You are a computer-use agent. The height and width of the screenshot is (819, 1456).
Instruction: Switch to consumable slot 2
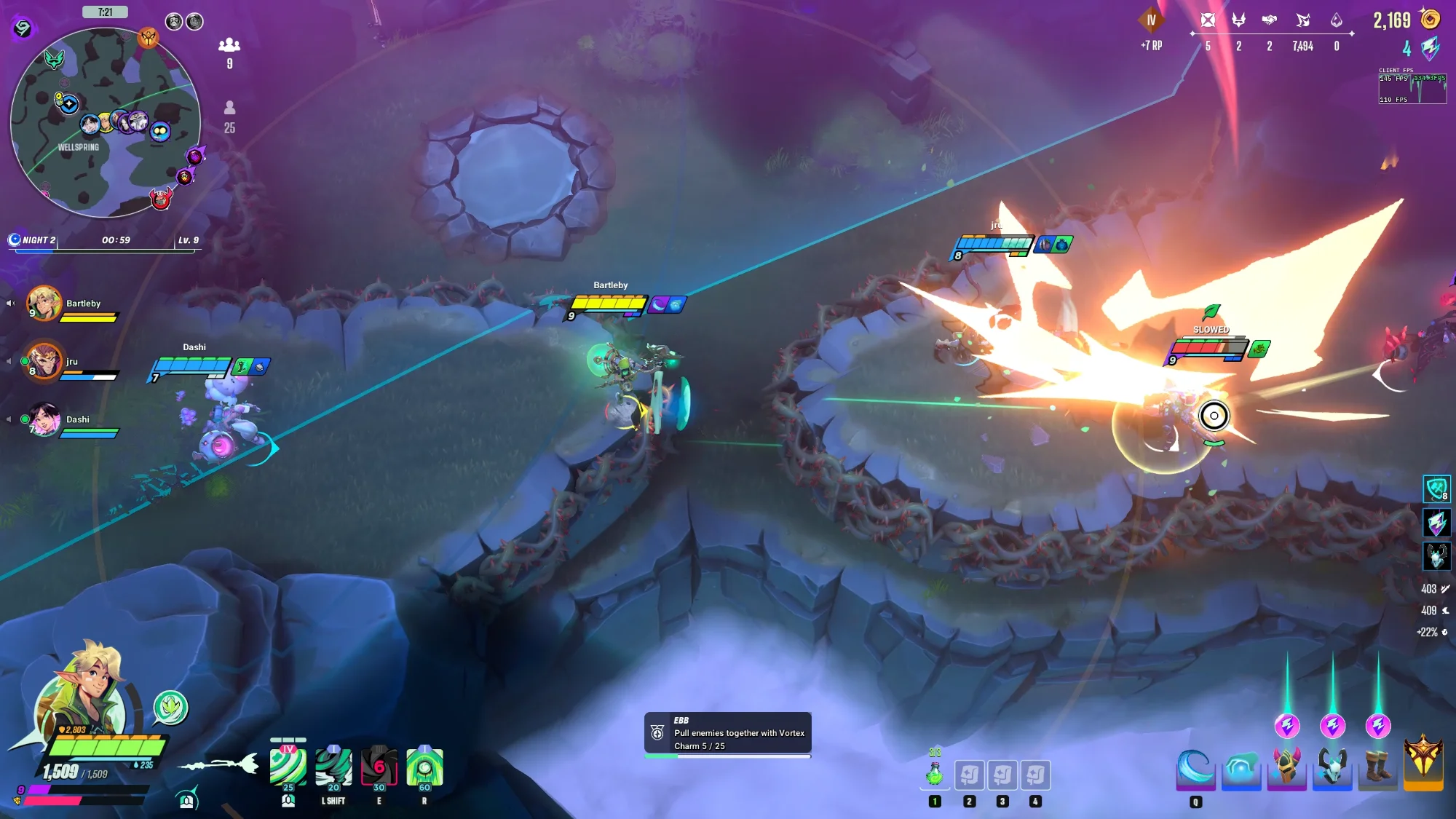tap(970, 775)
